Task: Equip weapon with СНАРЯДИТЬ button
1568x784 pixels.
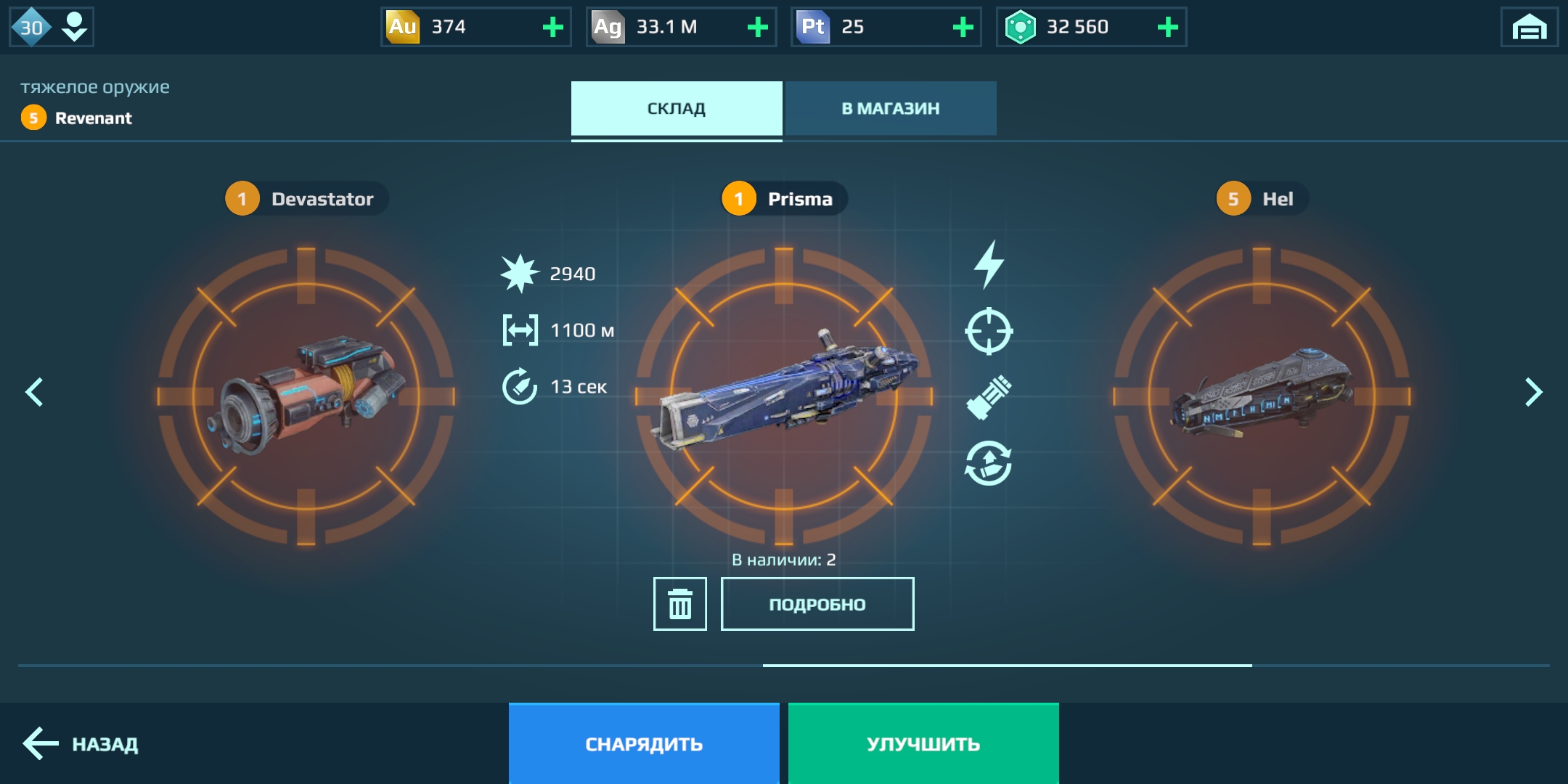Action: click(x=644, y=743)
